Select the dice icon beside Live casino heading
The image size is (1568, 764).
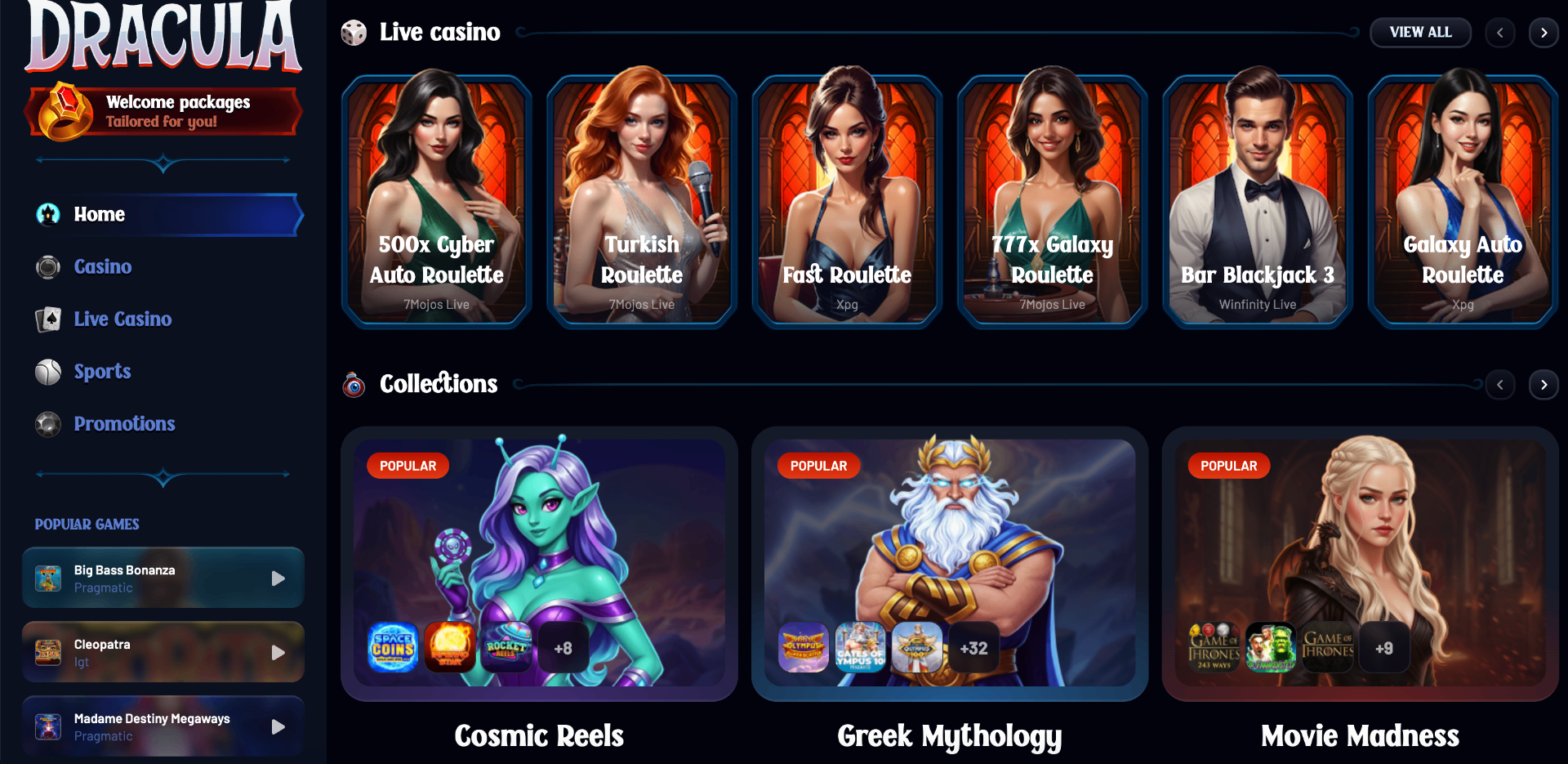pyautogui.click(x=353, y=32)
